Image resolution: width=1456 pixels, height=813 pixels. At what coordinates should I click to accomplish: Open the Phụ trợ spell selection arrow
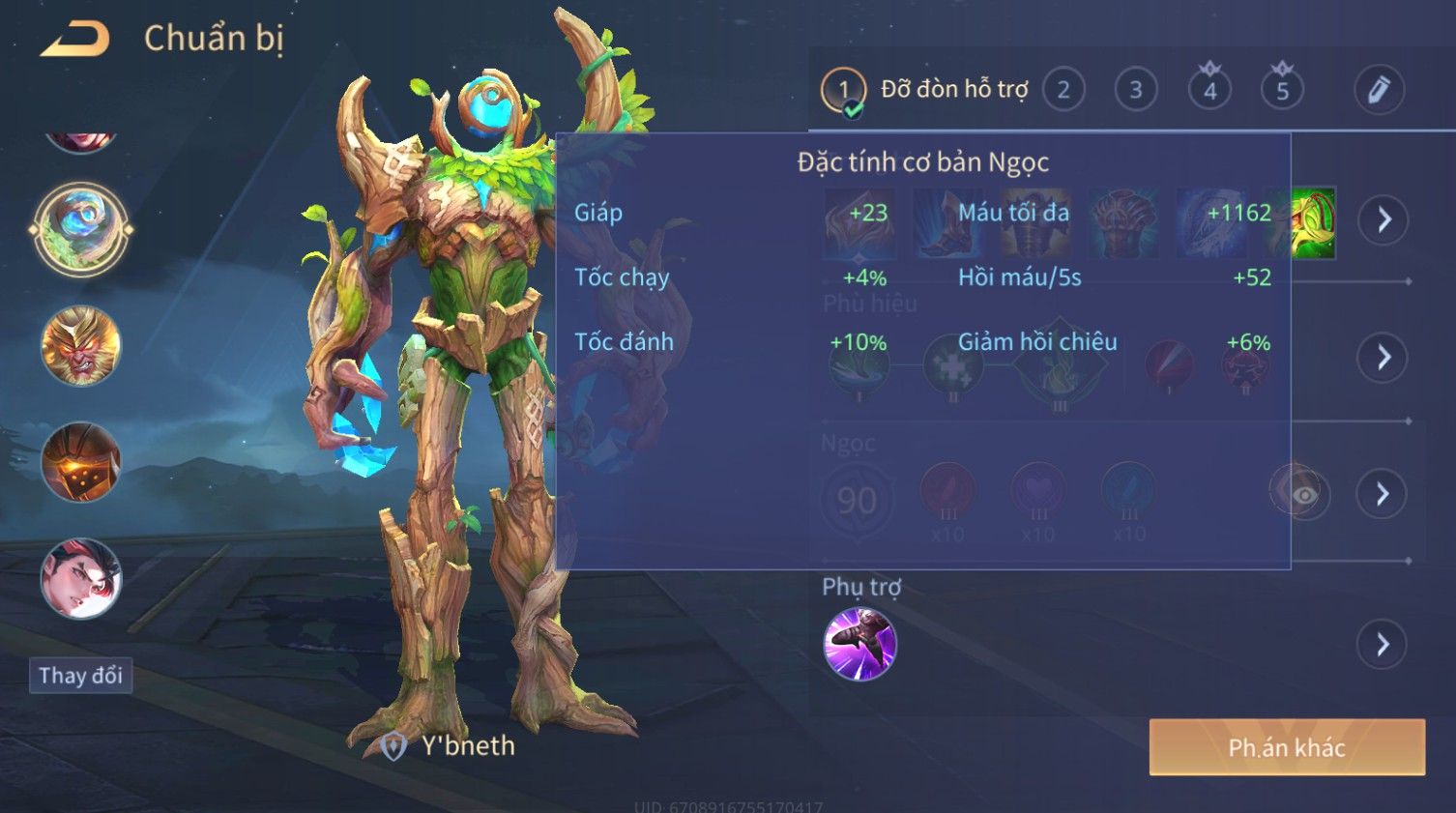[x=1383, y=645]
